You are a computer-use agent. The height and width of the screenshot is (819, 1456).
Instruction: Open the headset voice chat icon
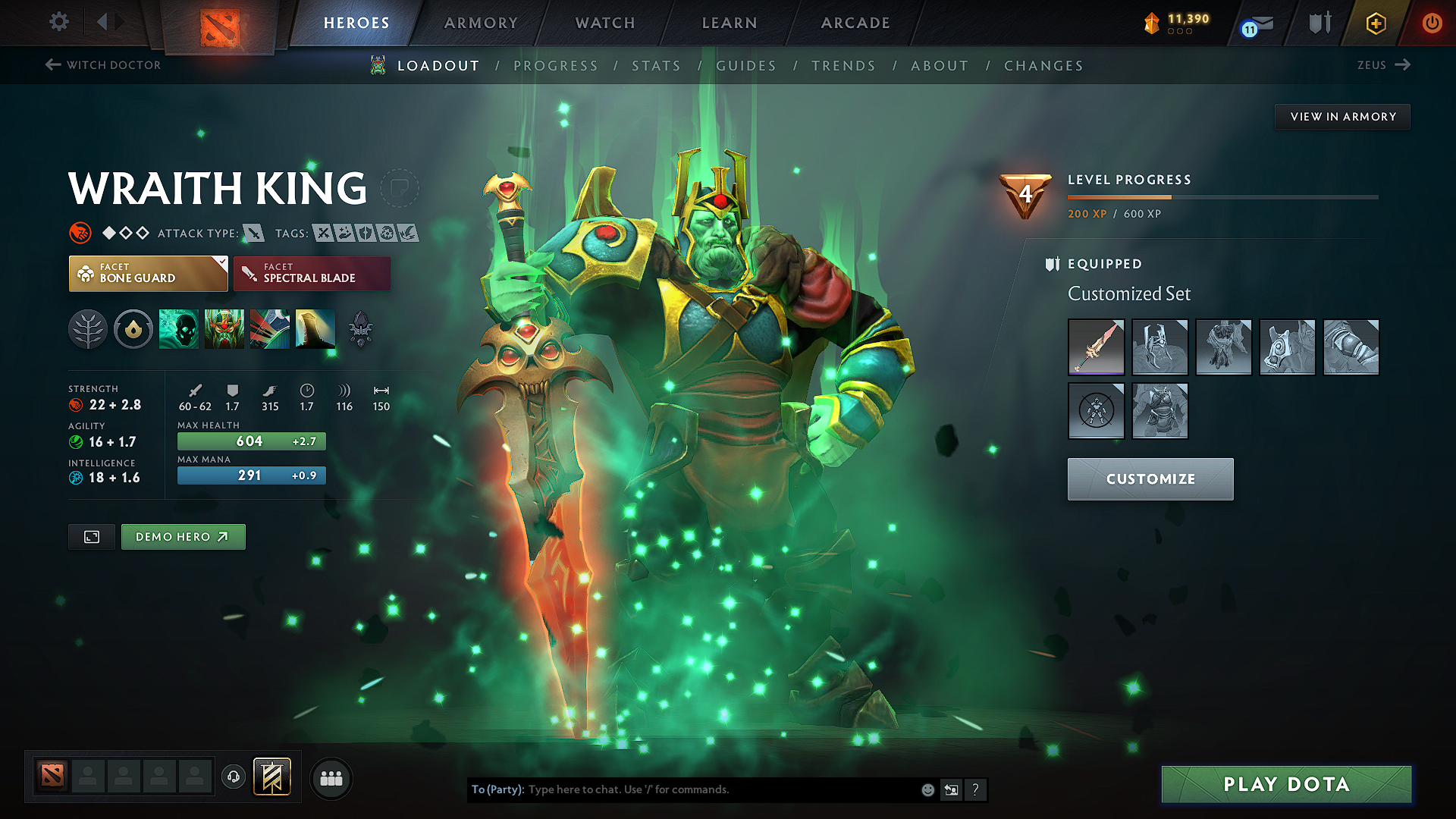pyautogui.click(x=233, y=777)
